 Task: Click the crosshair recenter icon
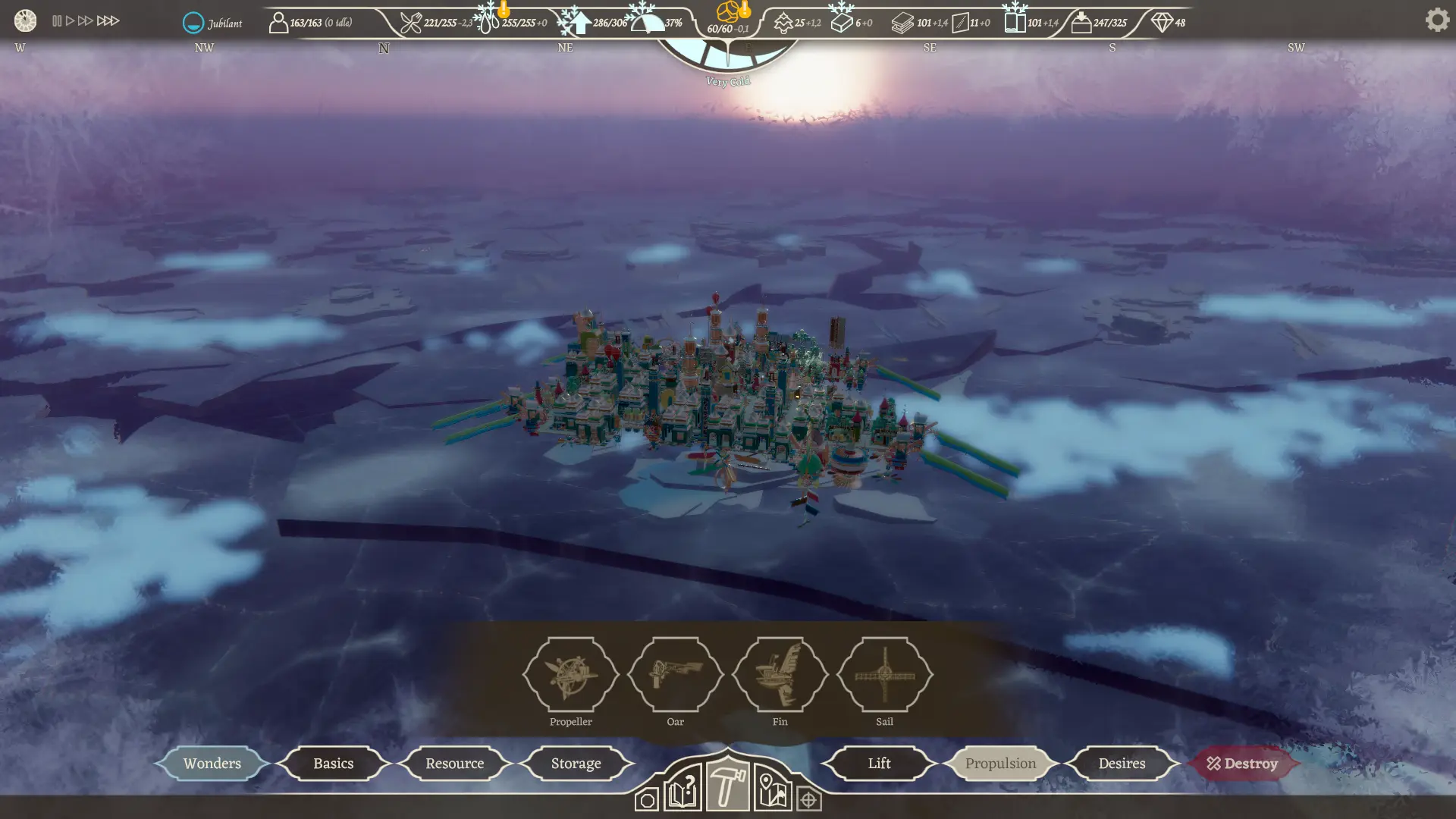[810, 799]
